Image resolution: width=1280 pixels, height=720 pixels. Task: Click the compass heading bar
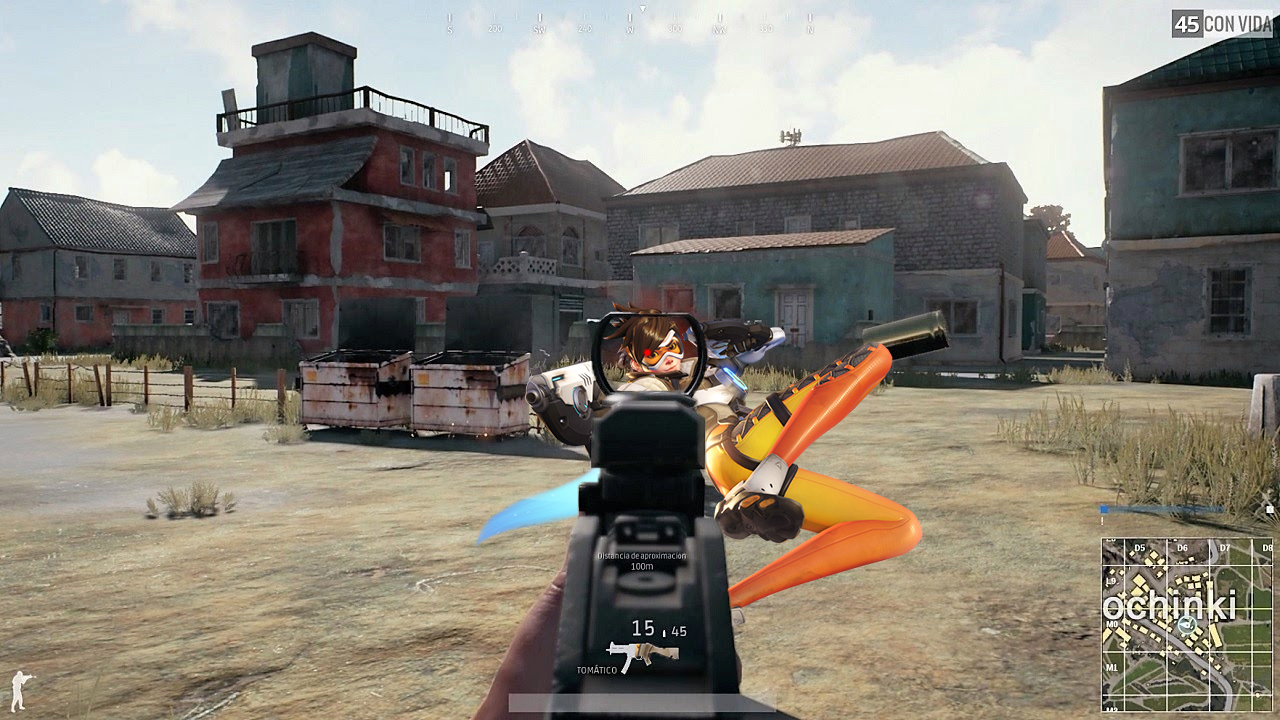(630, 24)
